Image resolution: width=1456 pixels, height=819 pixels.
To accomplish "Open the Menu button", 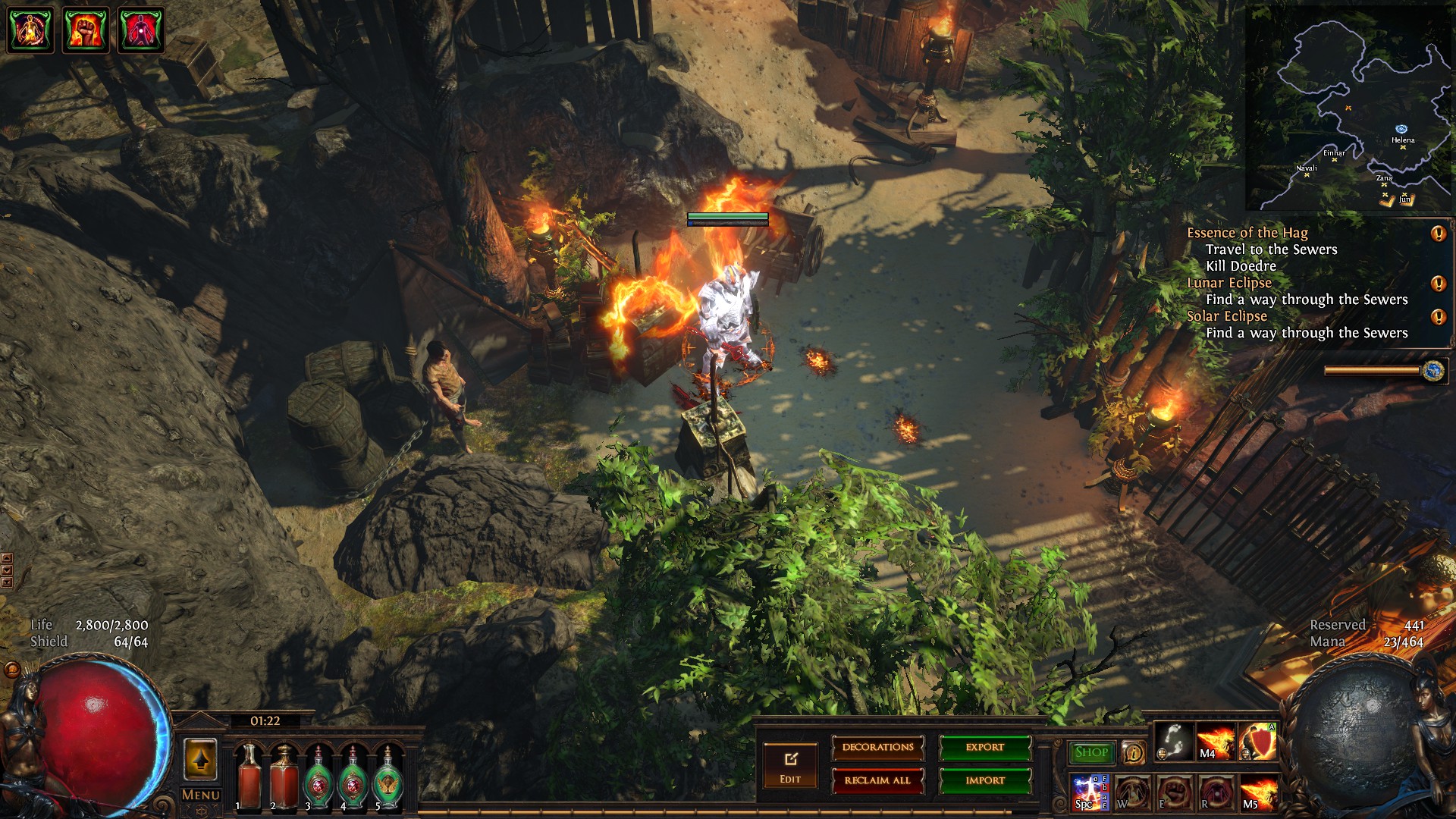I will pyautogui.click(x=201, y=795).
